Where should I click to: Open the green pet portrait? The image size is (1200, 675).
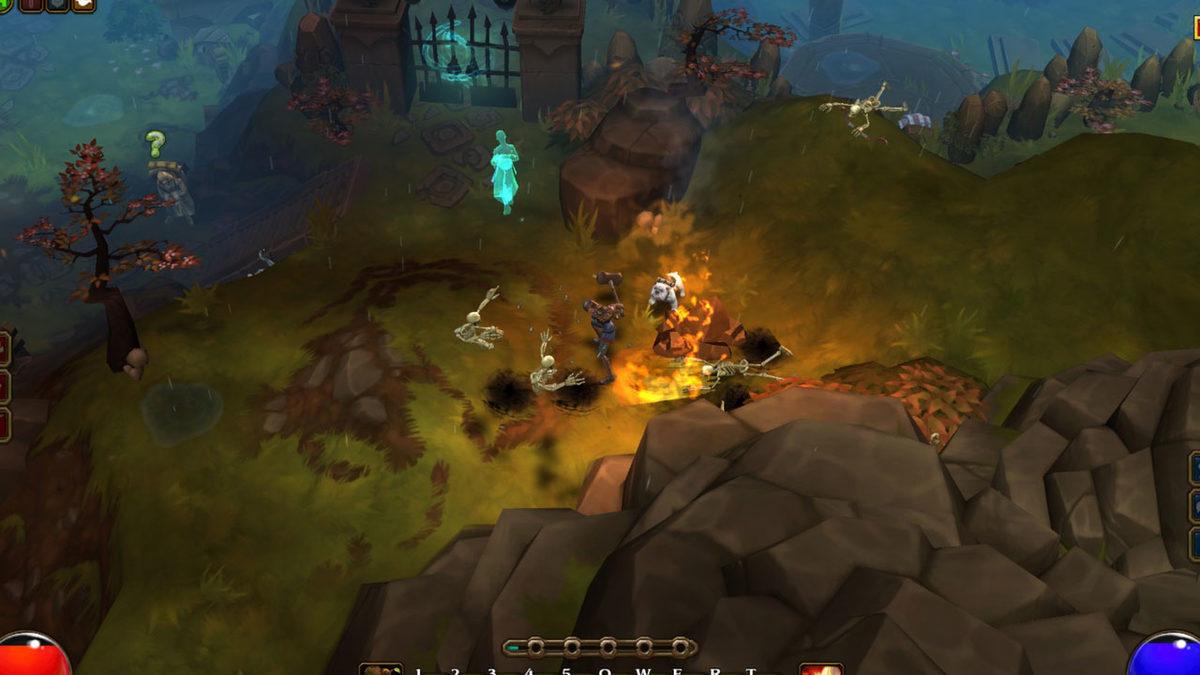[x=6, y=4]
